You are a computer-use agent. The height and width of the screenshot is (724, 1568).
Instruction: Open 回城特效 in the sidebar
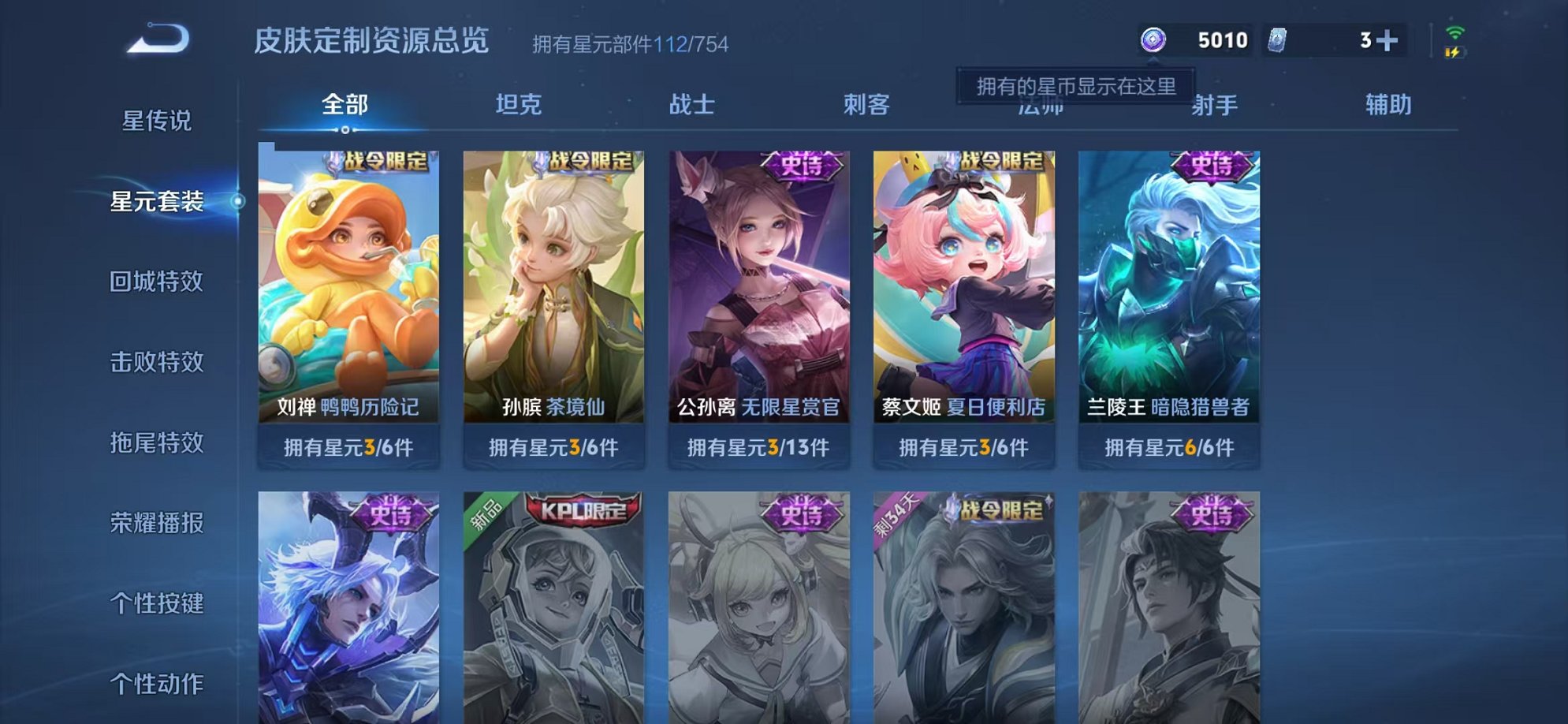pos(158,282)
